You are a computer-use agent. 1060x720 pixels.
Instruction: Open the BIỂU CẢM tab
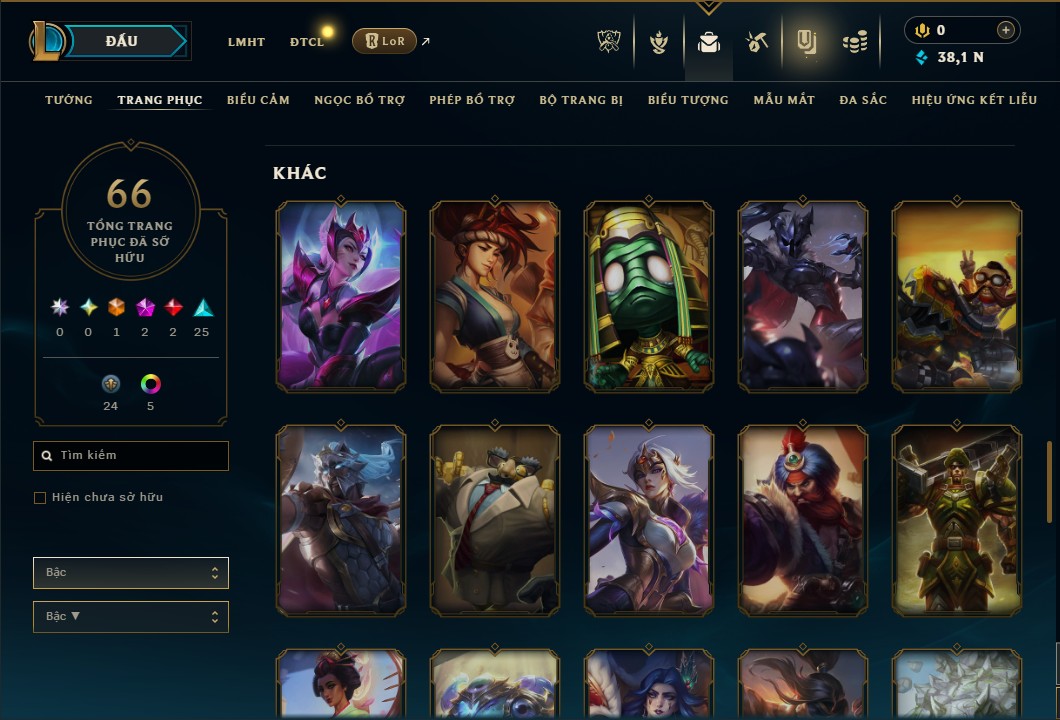point(258,100)
